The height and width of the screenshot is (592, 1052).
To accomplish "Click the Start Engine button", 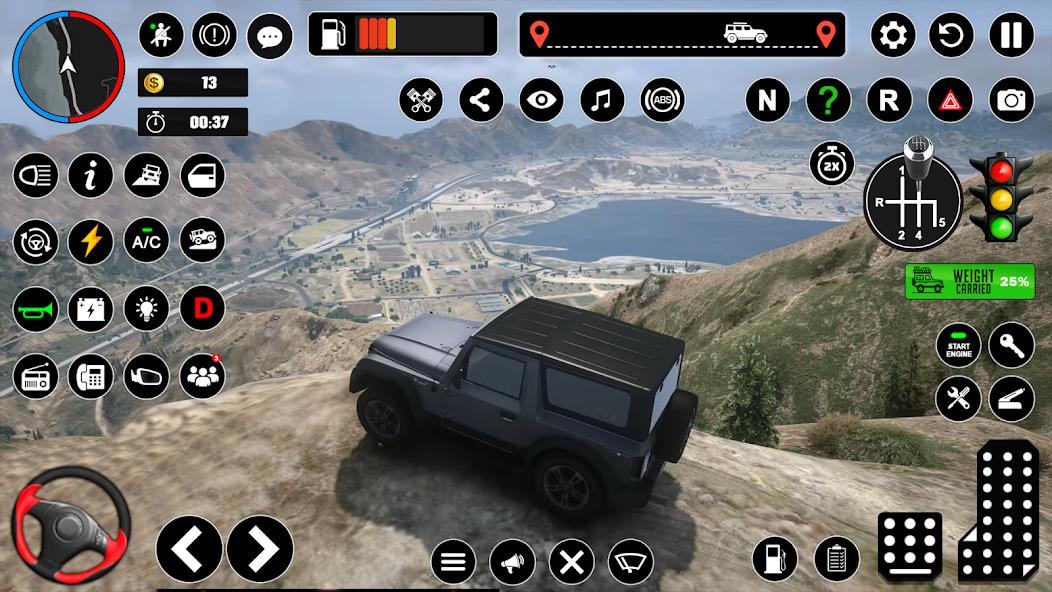I will (958, 345).
